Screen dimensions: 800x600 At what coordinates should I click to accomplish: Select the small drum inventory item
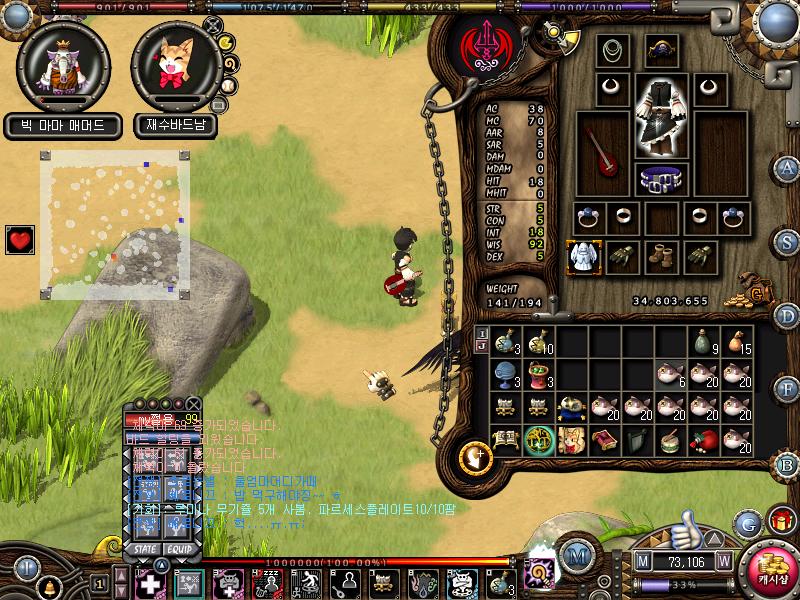coord(671,440)
